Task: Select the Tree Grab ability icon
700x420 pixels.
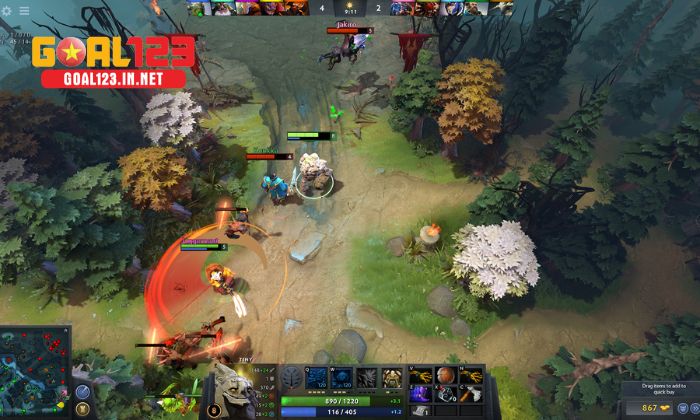Action: click(x=367, y=378)
